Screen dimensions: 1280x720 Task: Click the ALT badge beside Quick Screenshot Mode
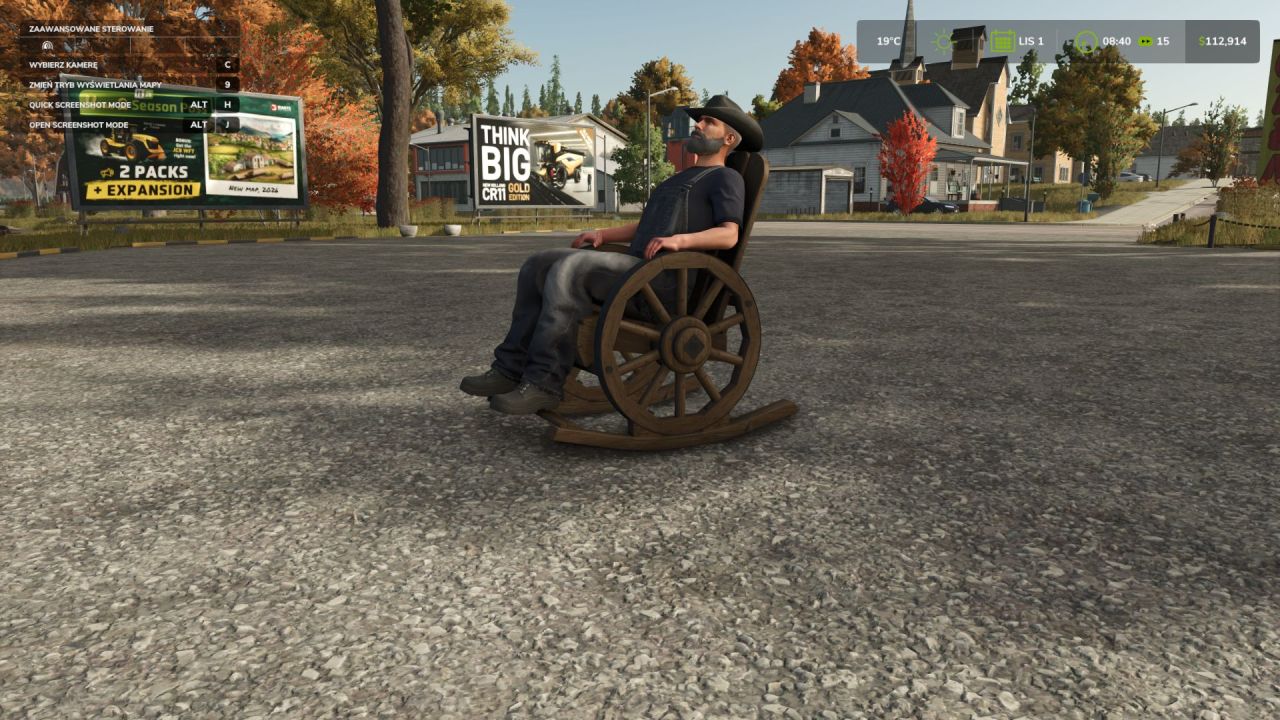click(199, 106)
